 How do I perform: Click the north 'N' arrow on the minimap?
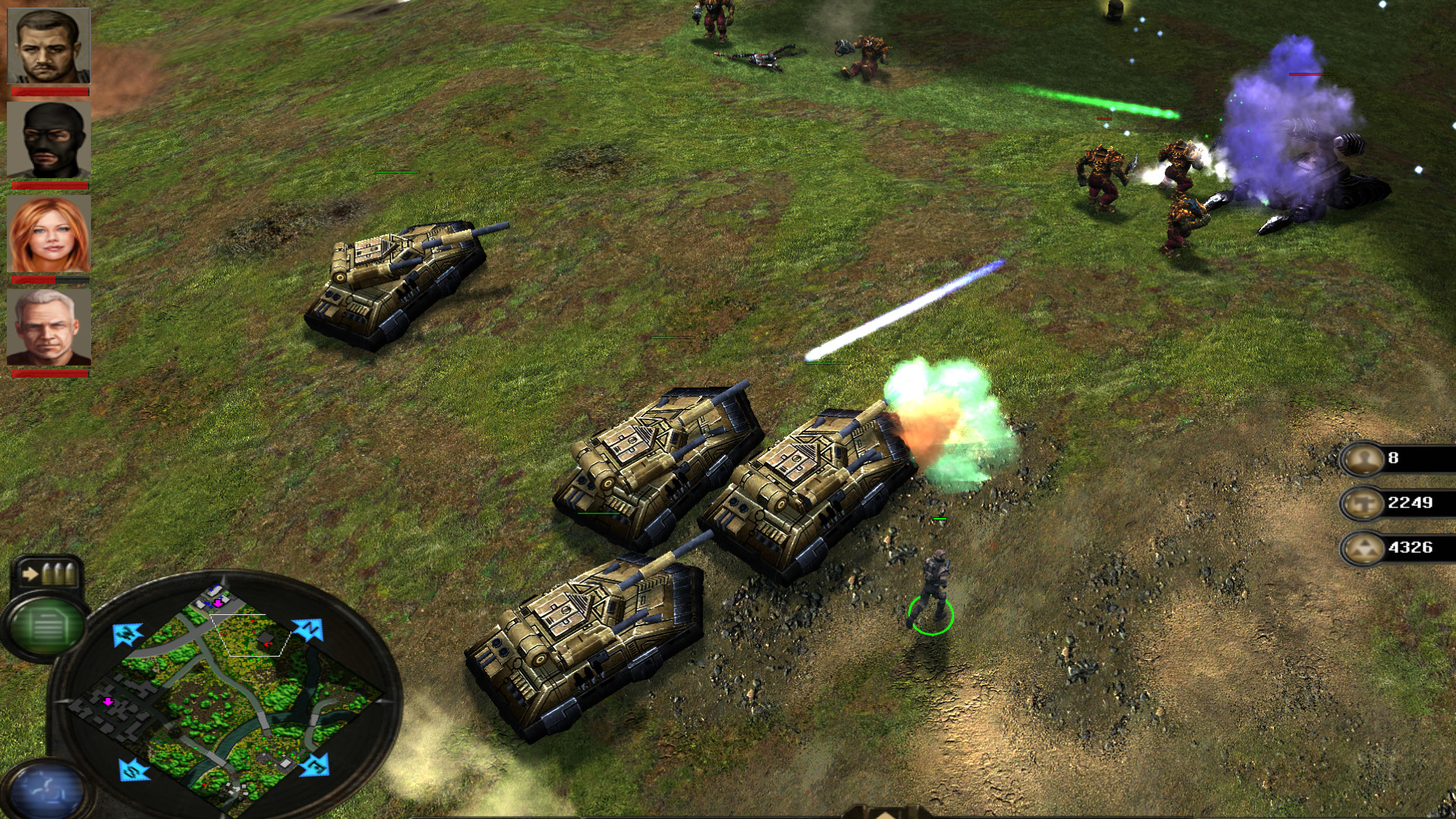point(308,629)
